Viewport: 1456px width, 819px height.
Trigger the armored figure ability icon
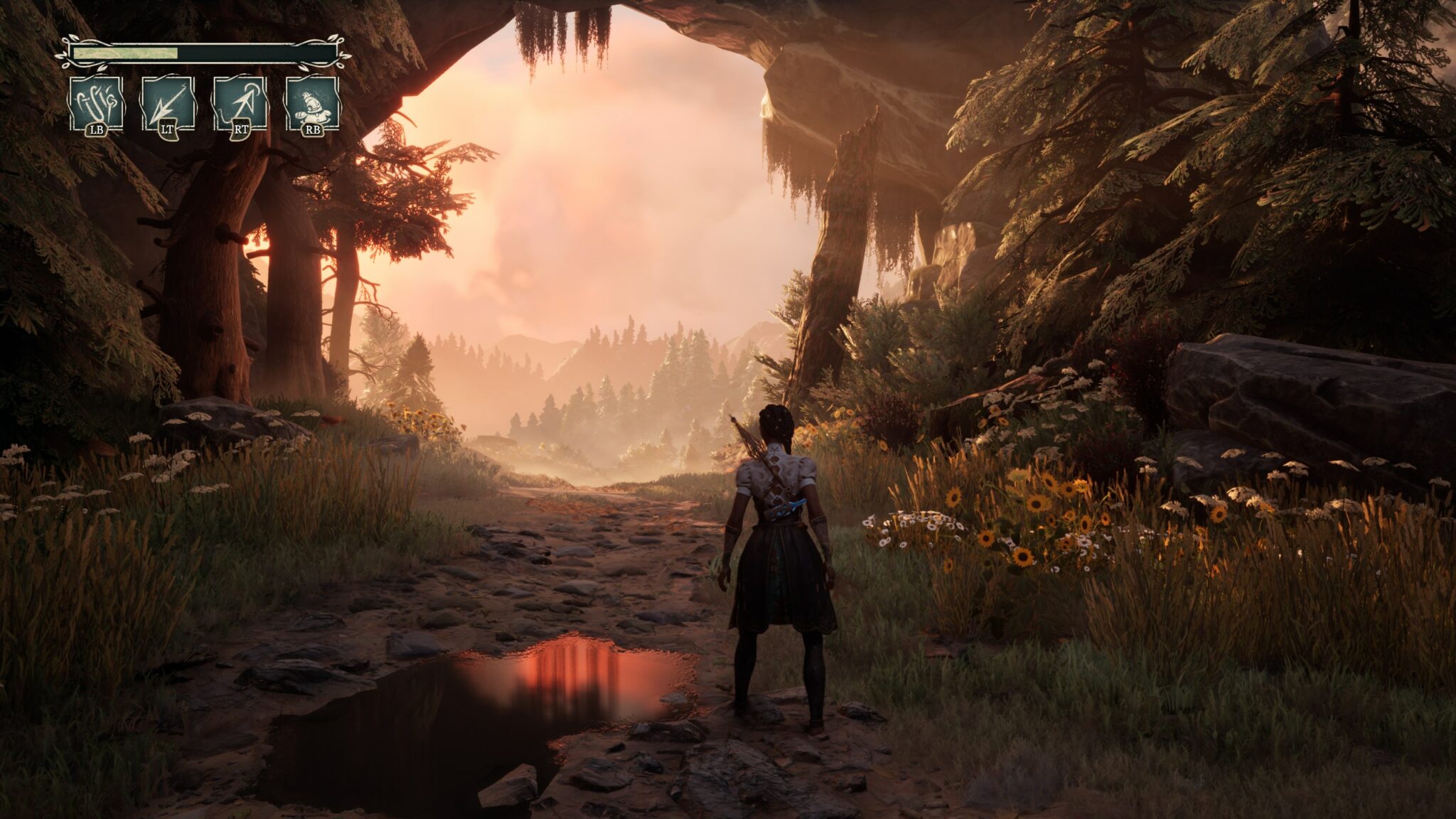[311, 105]
